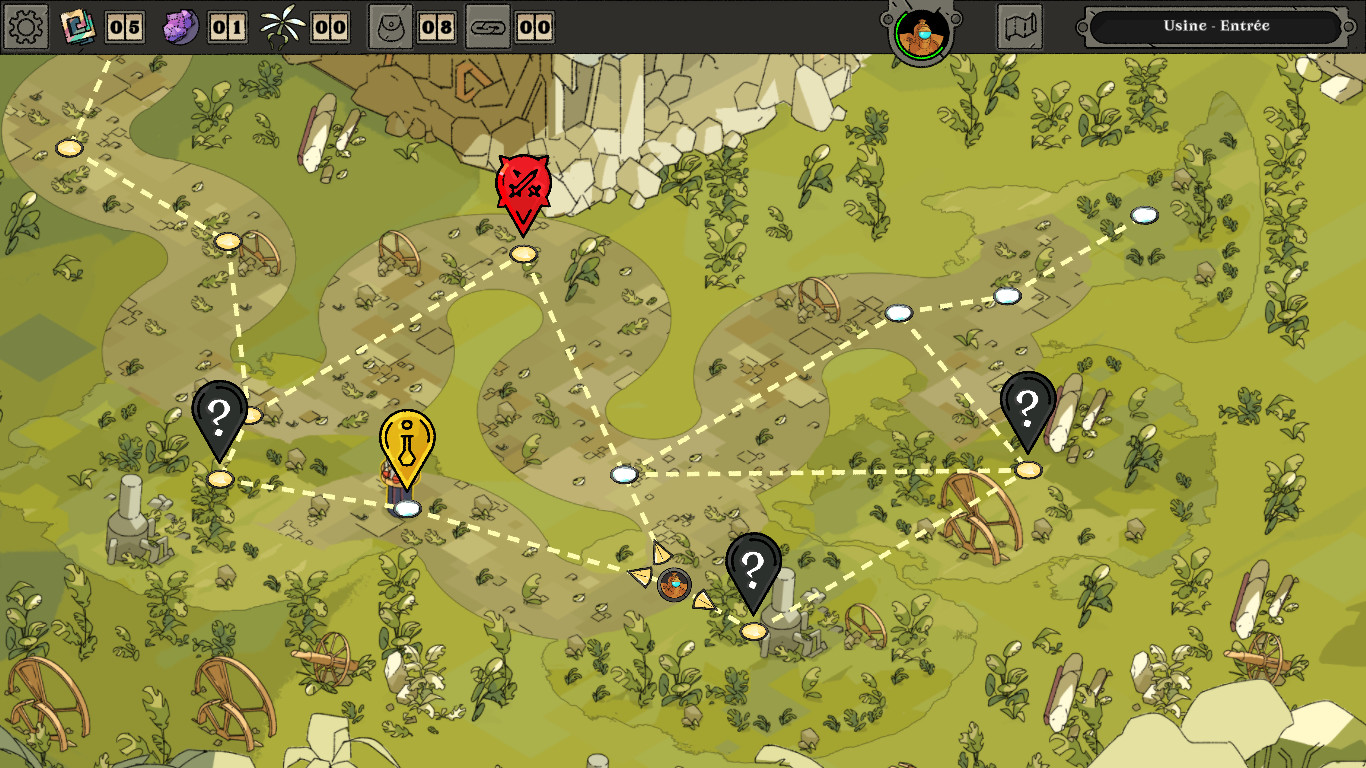
Task: Click the chain link button
Action: (488, 27)
